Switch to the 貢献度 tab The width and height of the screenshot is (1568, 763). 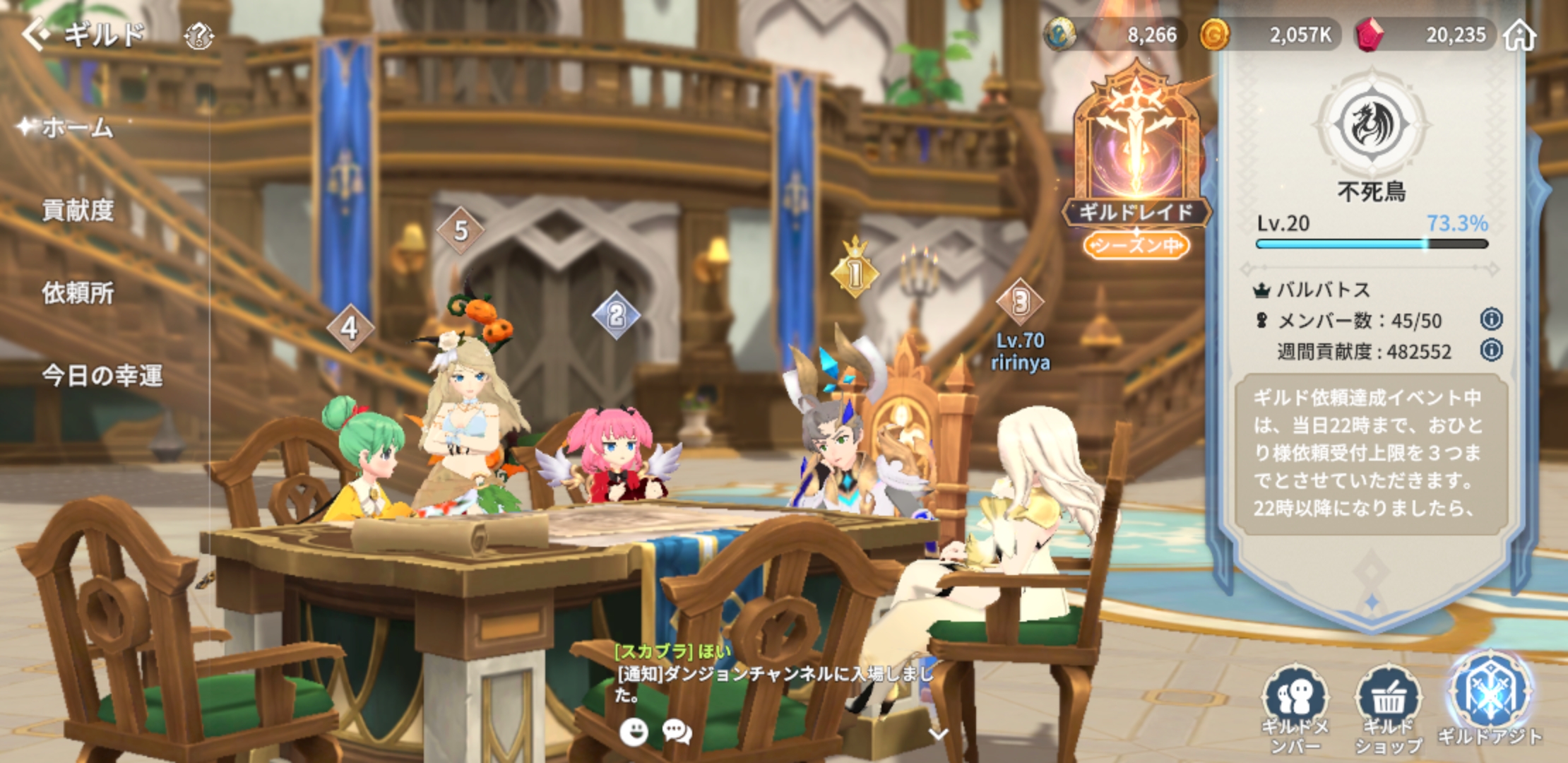pos(78,211)
